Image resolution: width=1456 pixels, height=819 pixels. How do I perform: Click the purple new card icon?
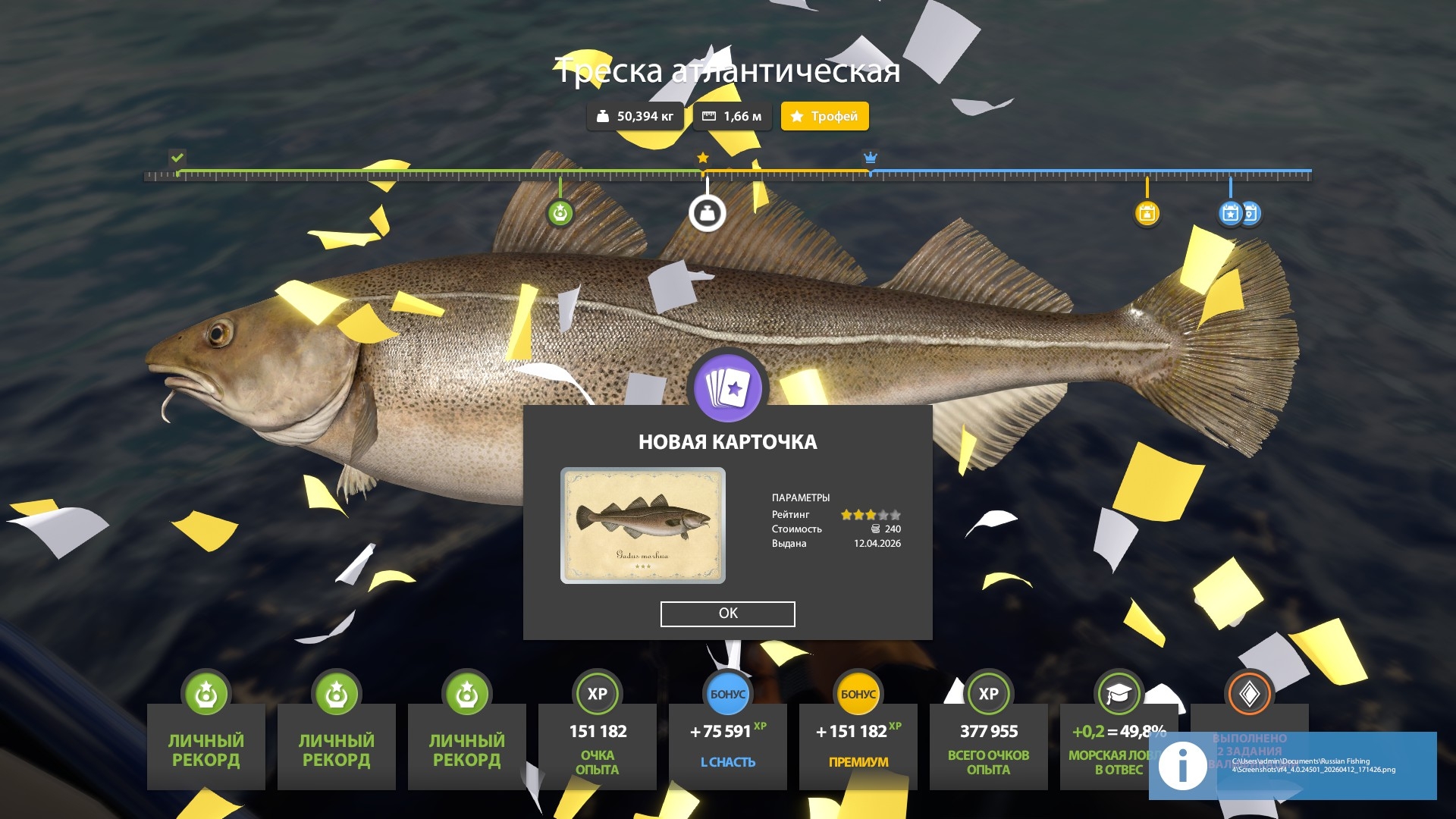(x=728, y=388)
